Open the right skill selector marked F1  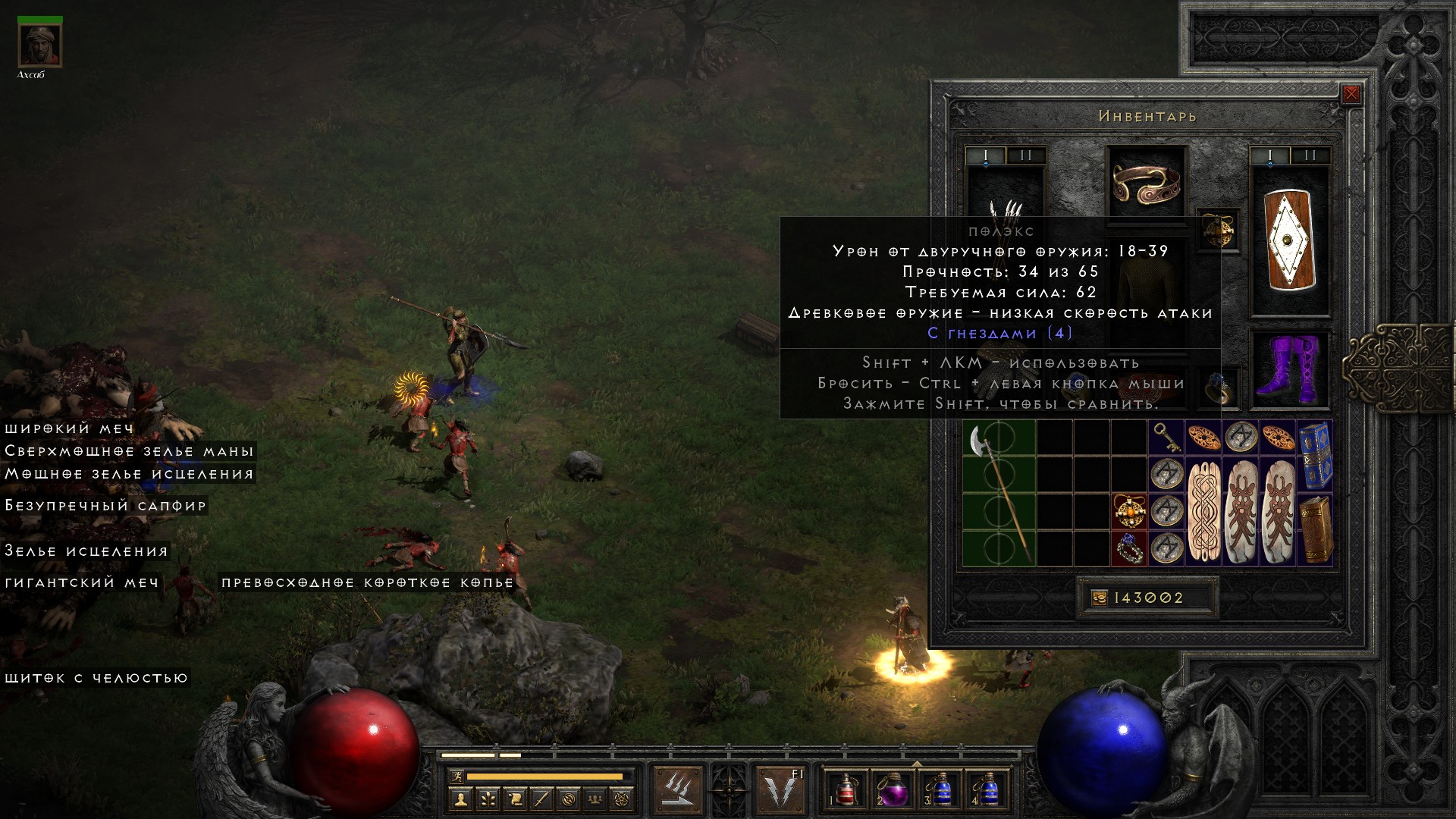781,789
